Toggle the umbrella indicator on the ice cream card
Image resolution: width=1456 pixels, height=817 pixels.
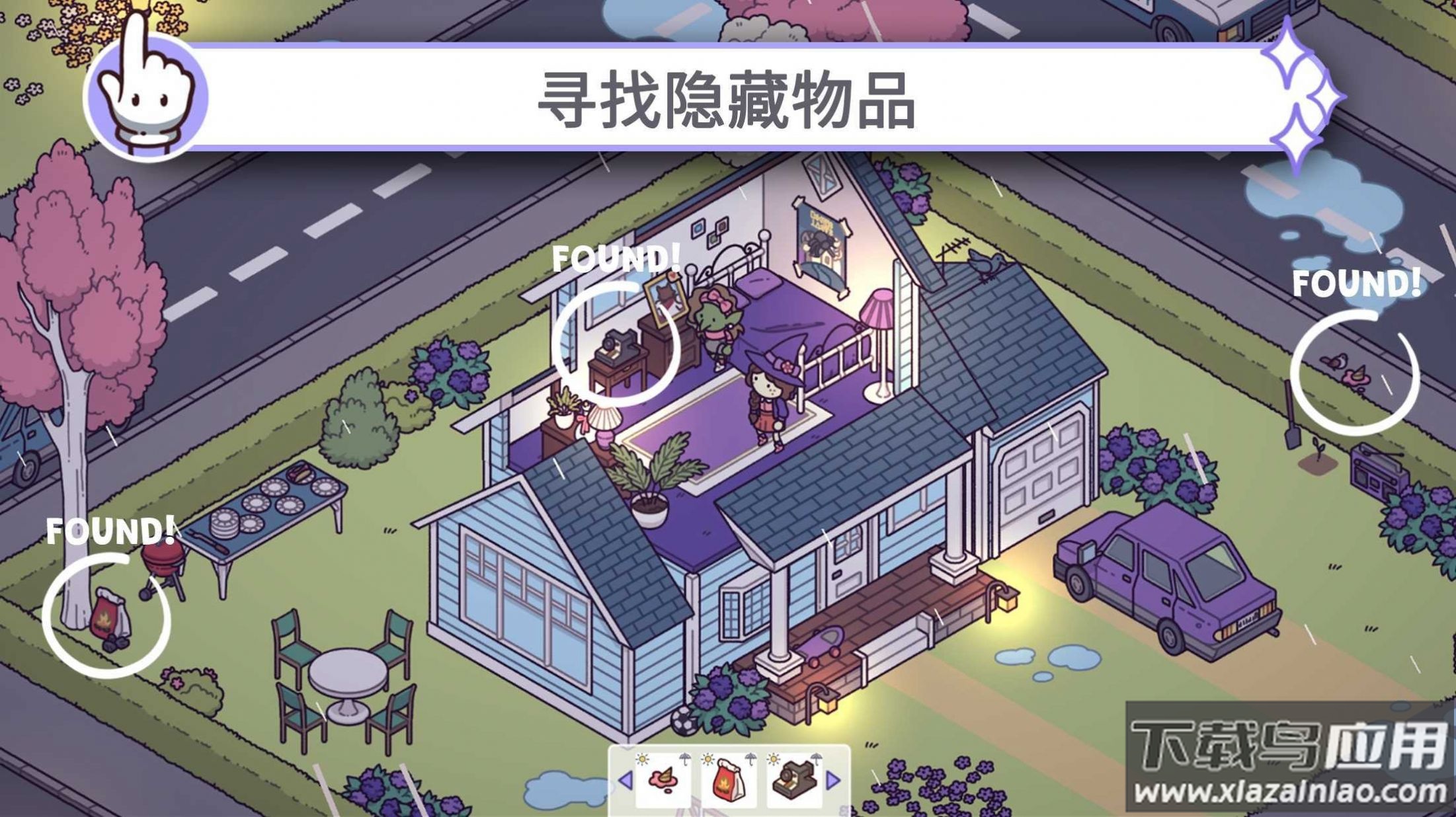(x=685, y=760)
